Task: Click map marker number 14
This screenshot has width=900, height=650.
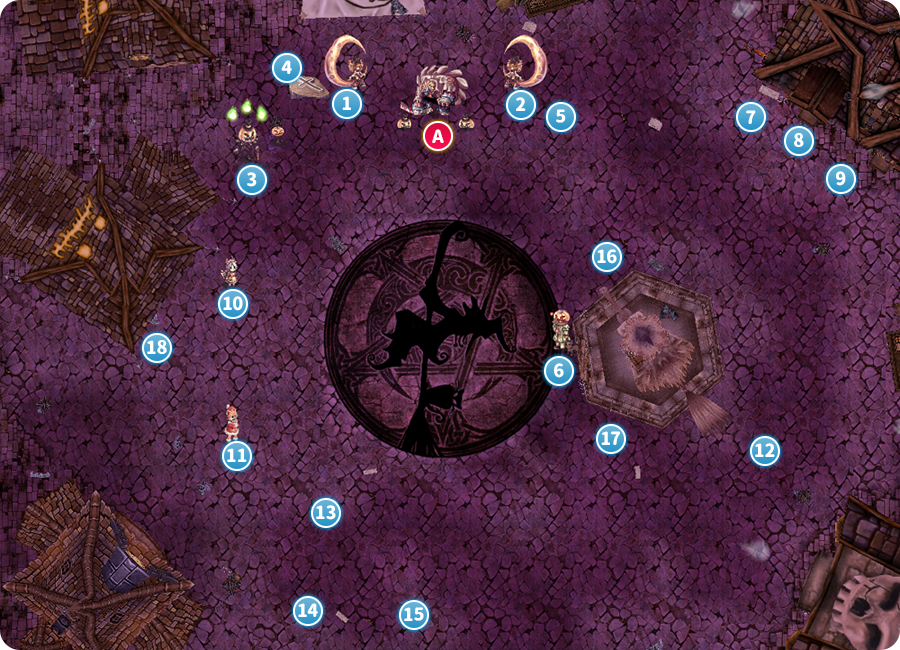Action: [308, 609]
